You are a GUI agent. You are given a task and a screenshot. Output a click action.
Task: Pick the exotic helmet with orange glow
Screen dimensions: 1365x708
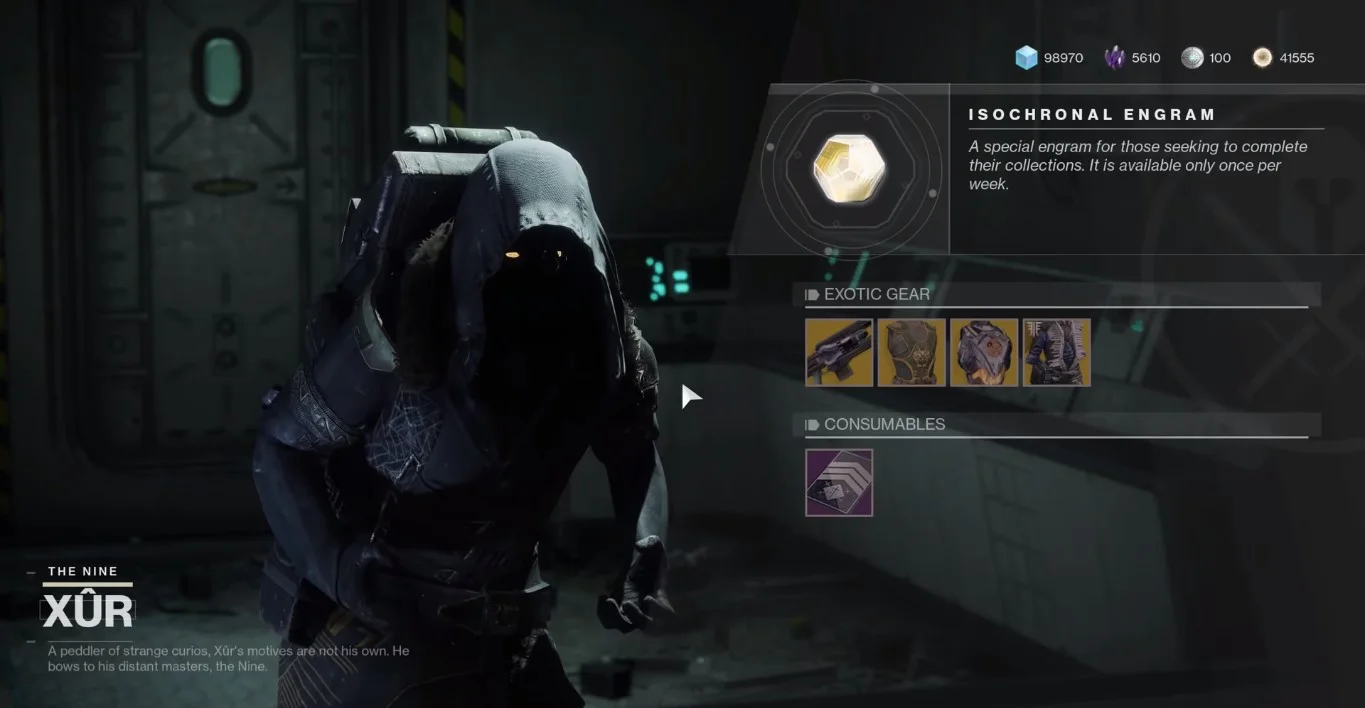(984, 352)
